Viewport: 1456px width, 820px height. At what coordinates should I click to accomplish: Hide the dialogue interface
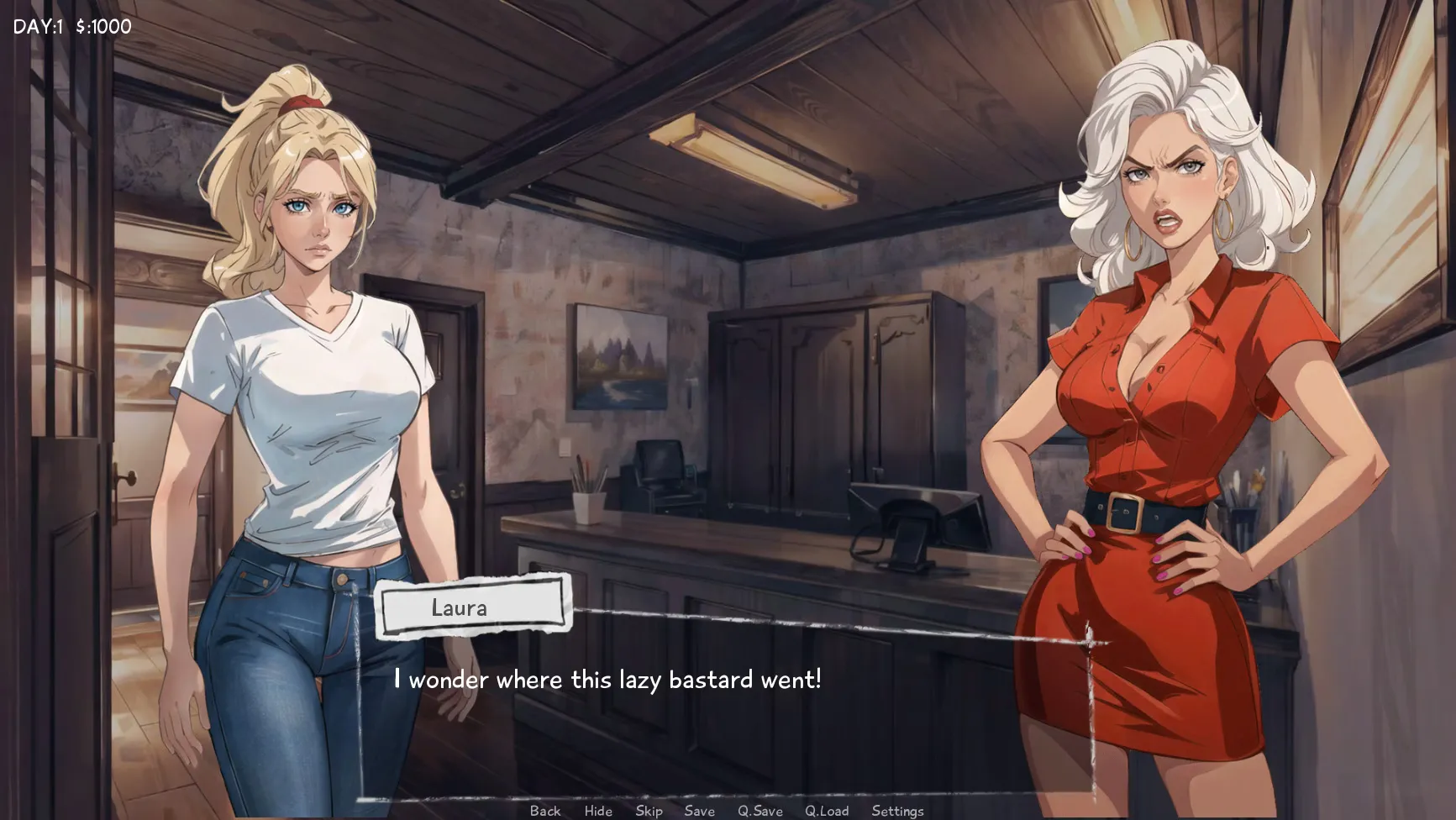point(598,811)
